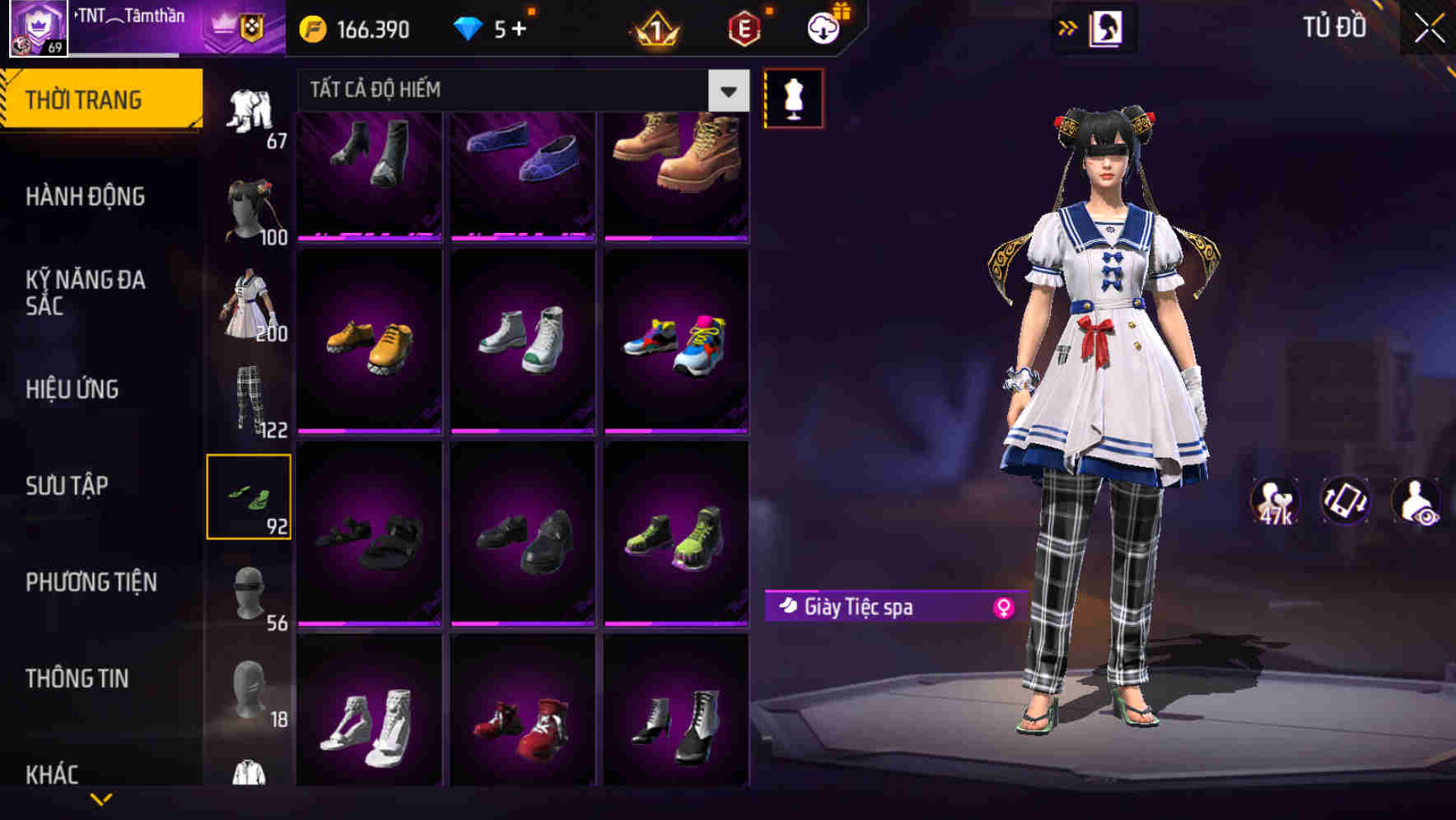Image resolution: width=1456 pixels, height=820 pixels.
Task: Toggle the E-badge icon in the top bar
Action: (743, 26)
